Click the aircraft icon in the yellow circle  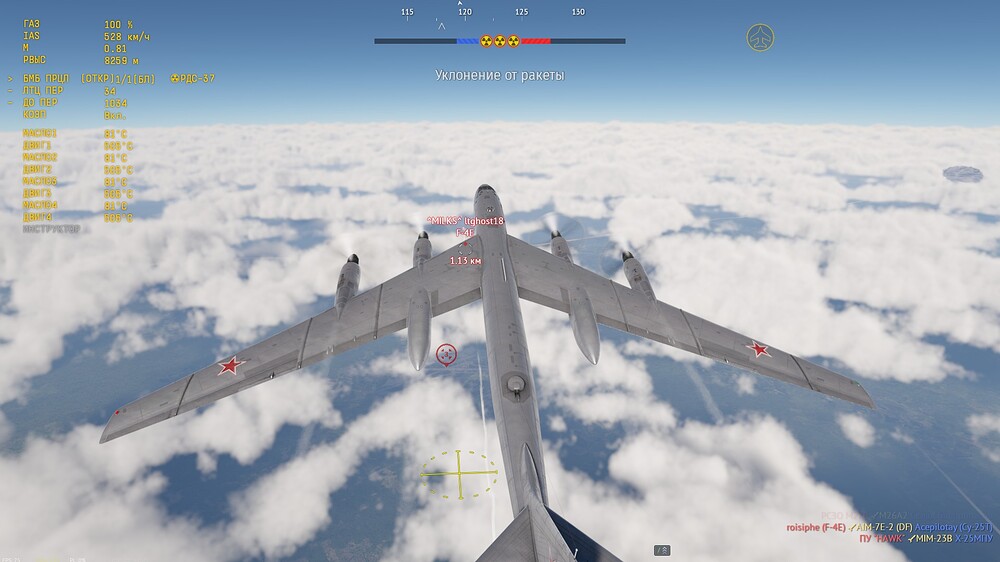pyautogui.click(x=760, y=39)
